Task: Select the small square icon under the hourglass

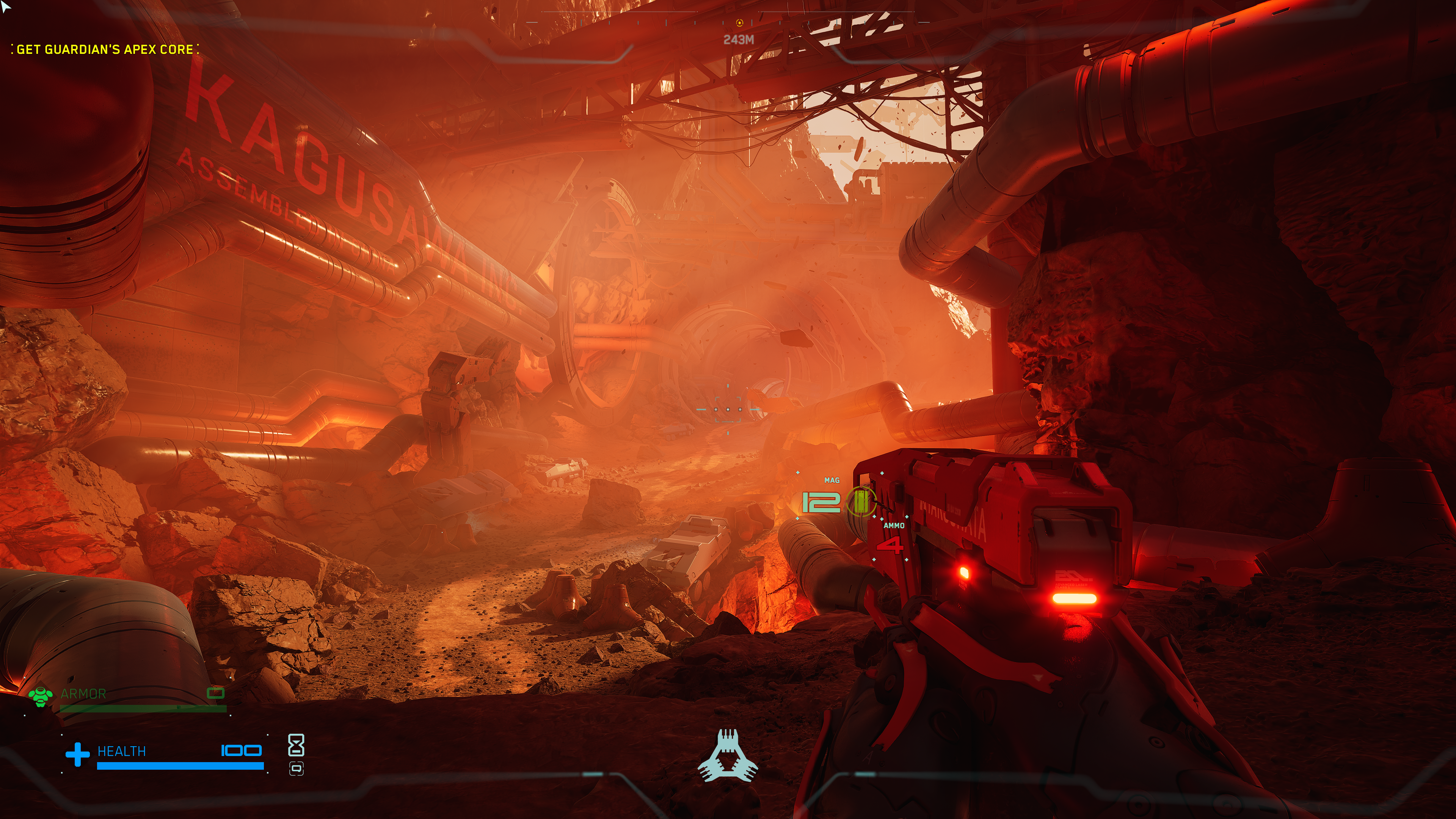Action: coord(296,769)
